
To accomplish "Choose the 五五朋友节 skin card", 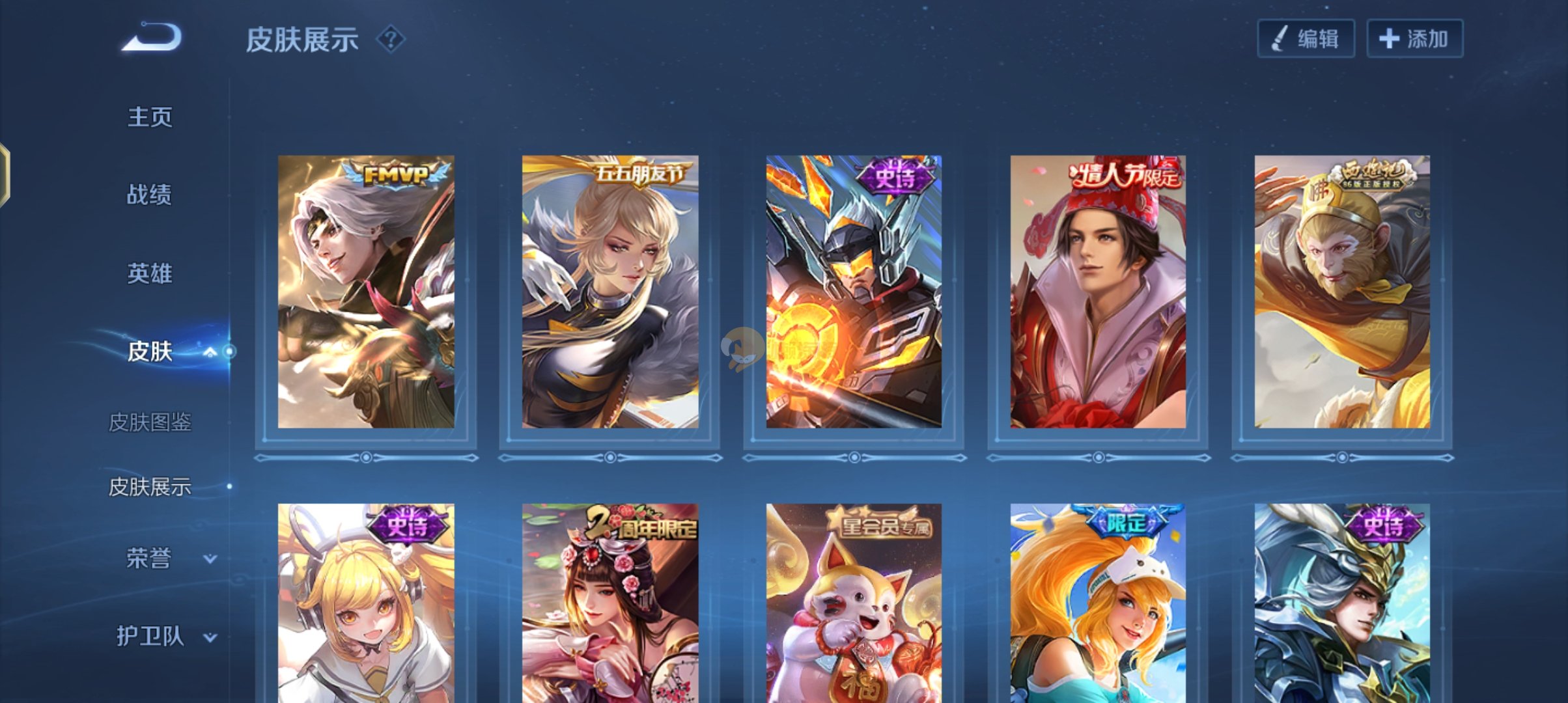I will [610, 292].
